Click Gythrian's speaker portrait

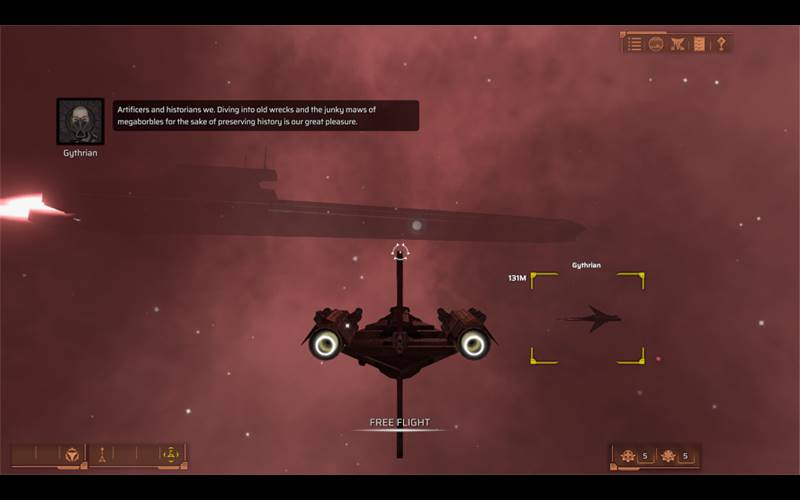[x=80, y=122]
